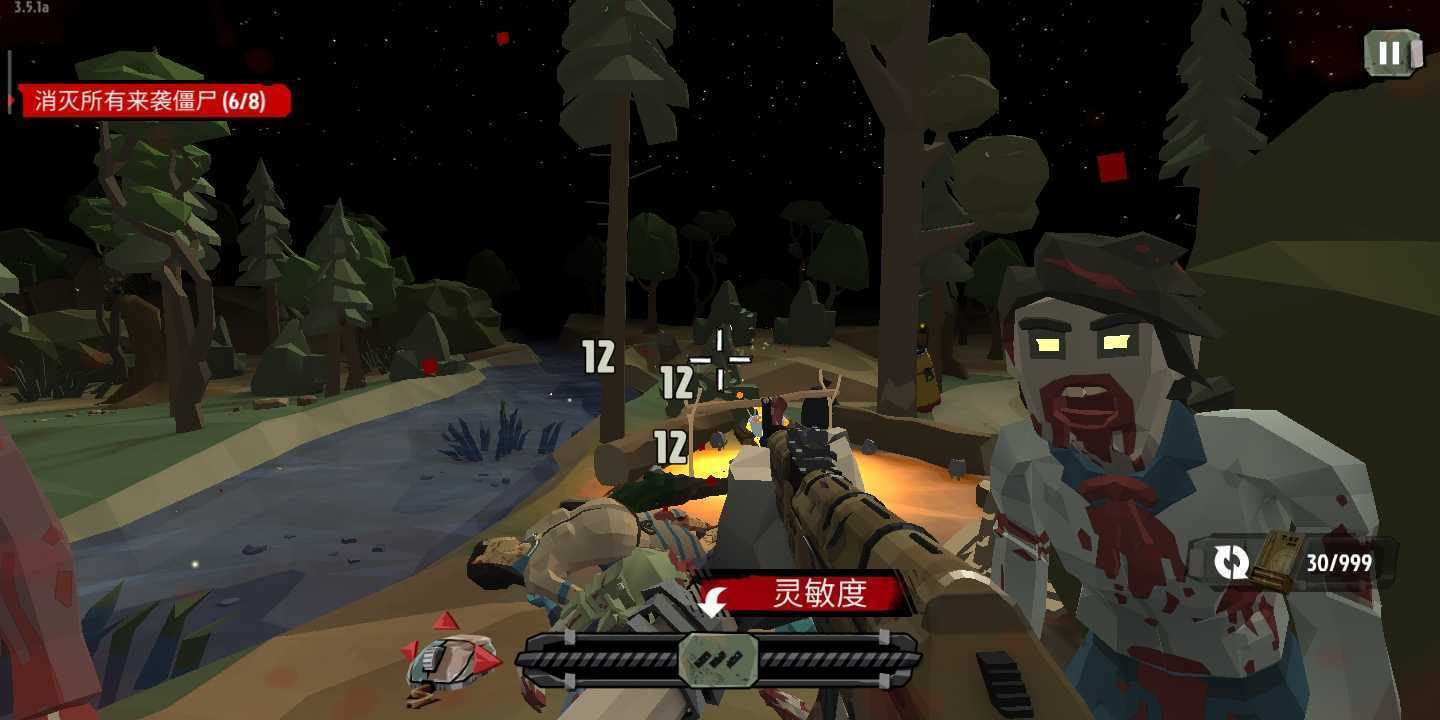Tap the ammo counter reading 30/999
Image resolution: width=1440 pixels, height=720 pixels.
pyautogui.click(x=1337, y=562)
